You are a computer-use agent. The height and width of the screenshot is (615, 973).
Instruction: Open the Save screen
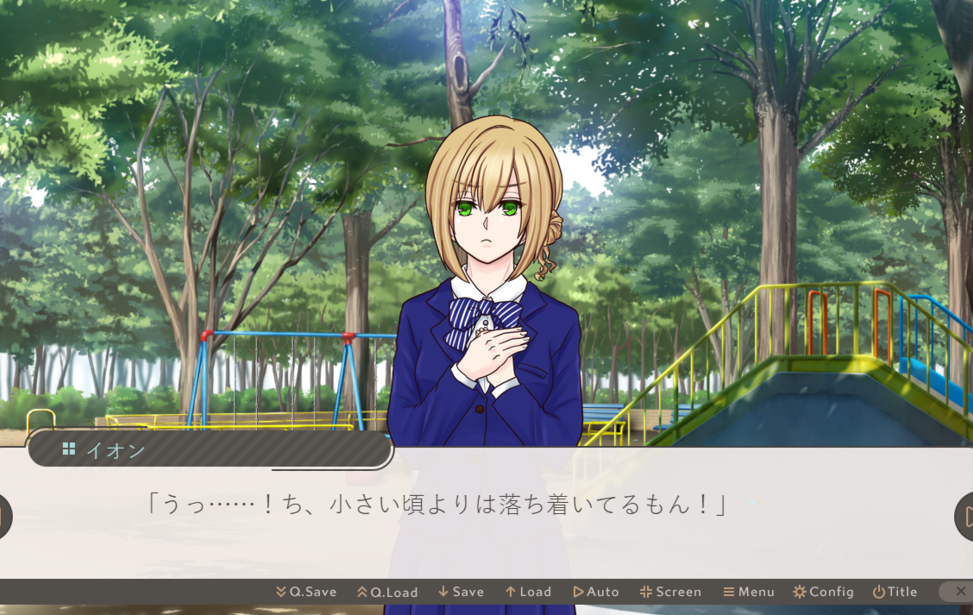coord(461,592)
